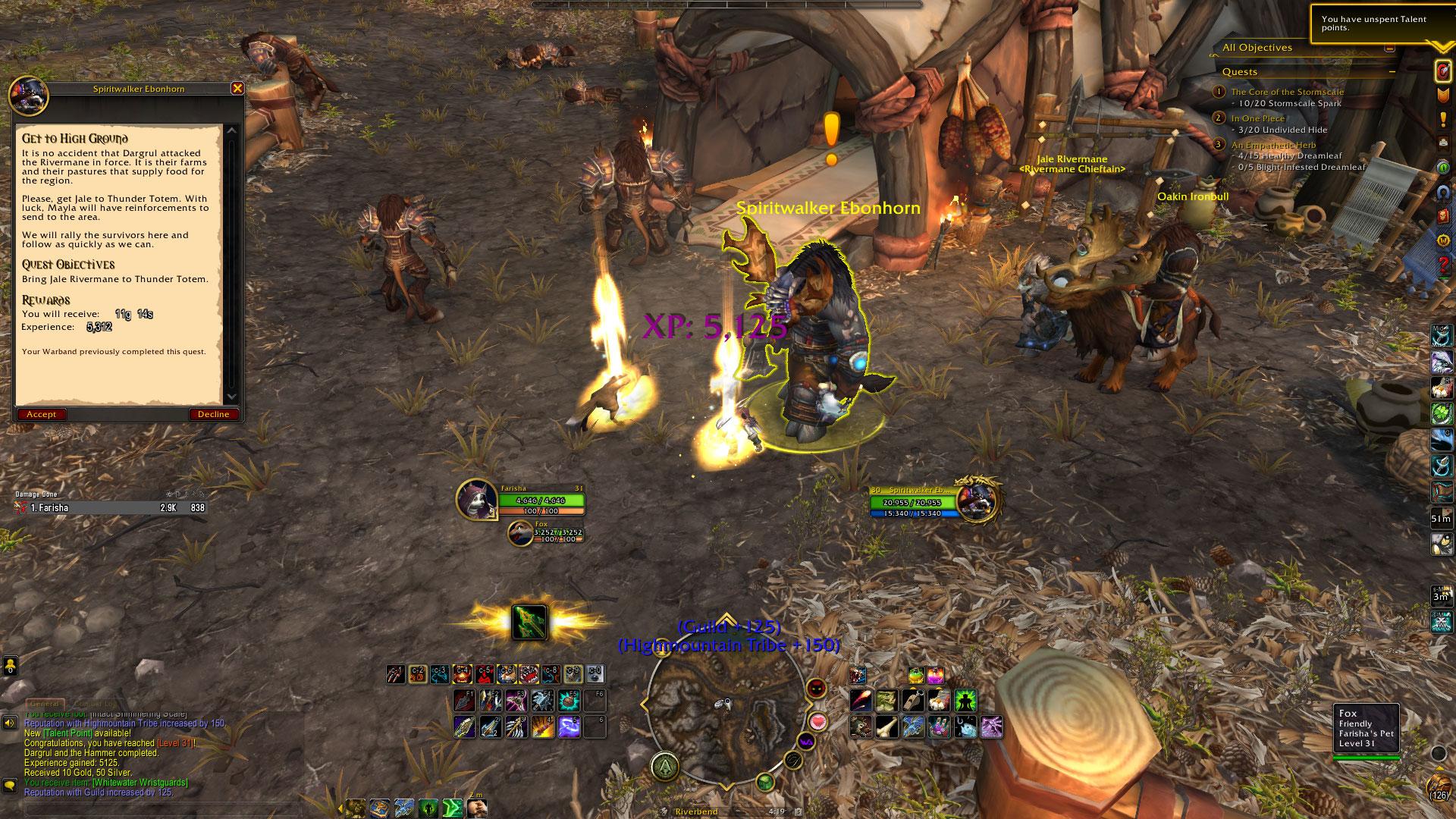Select Farisha's player portrait frame
This screenshot has height=819, width=1456.
(x=476, y=500)
